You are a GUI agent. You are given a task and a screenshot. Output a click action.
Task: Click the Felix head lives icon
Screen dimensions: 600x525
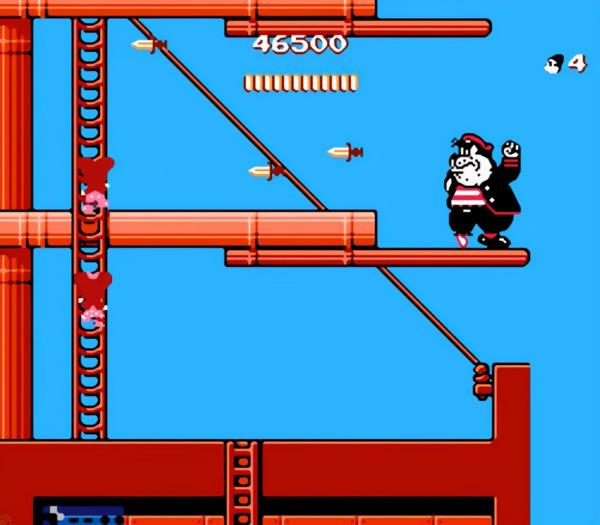click(552, 64)
